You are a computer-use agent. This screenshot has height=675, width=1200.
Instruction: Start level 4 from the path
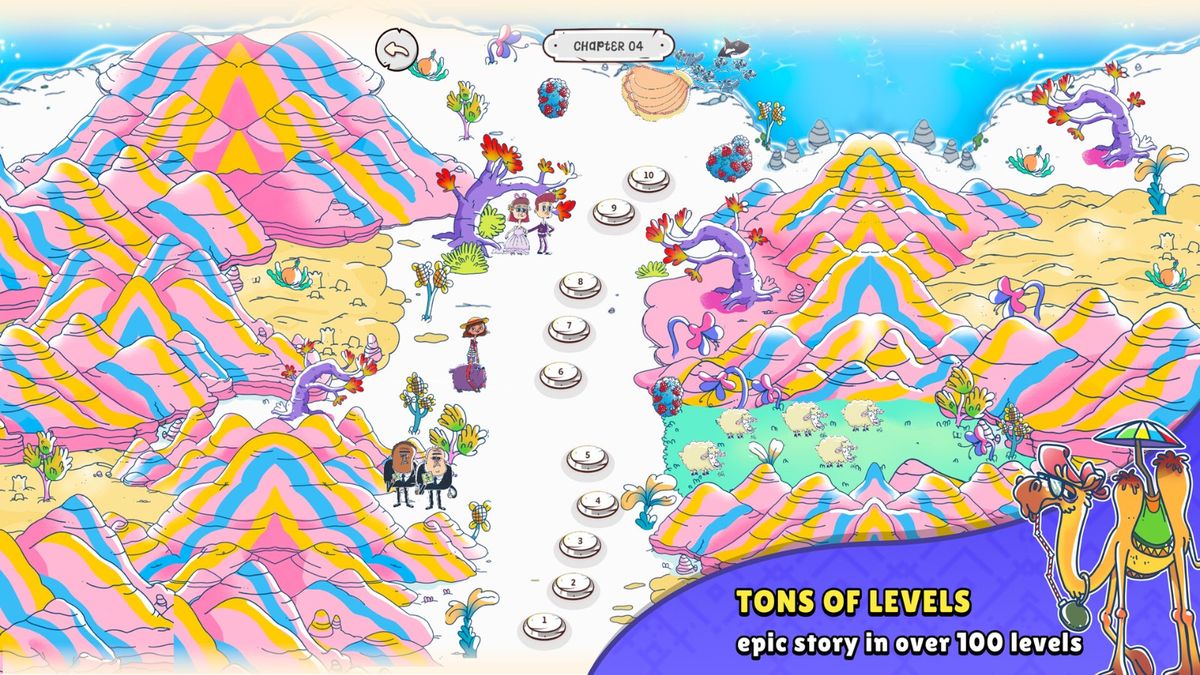point(598,502)
